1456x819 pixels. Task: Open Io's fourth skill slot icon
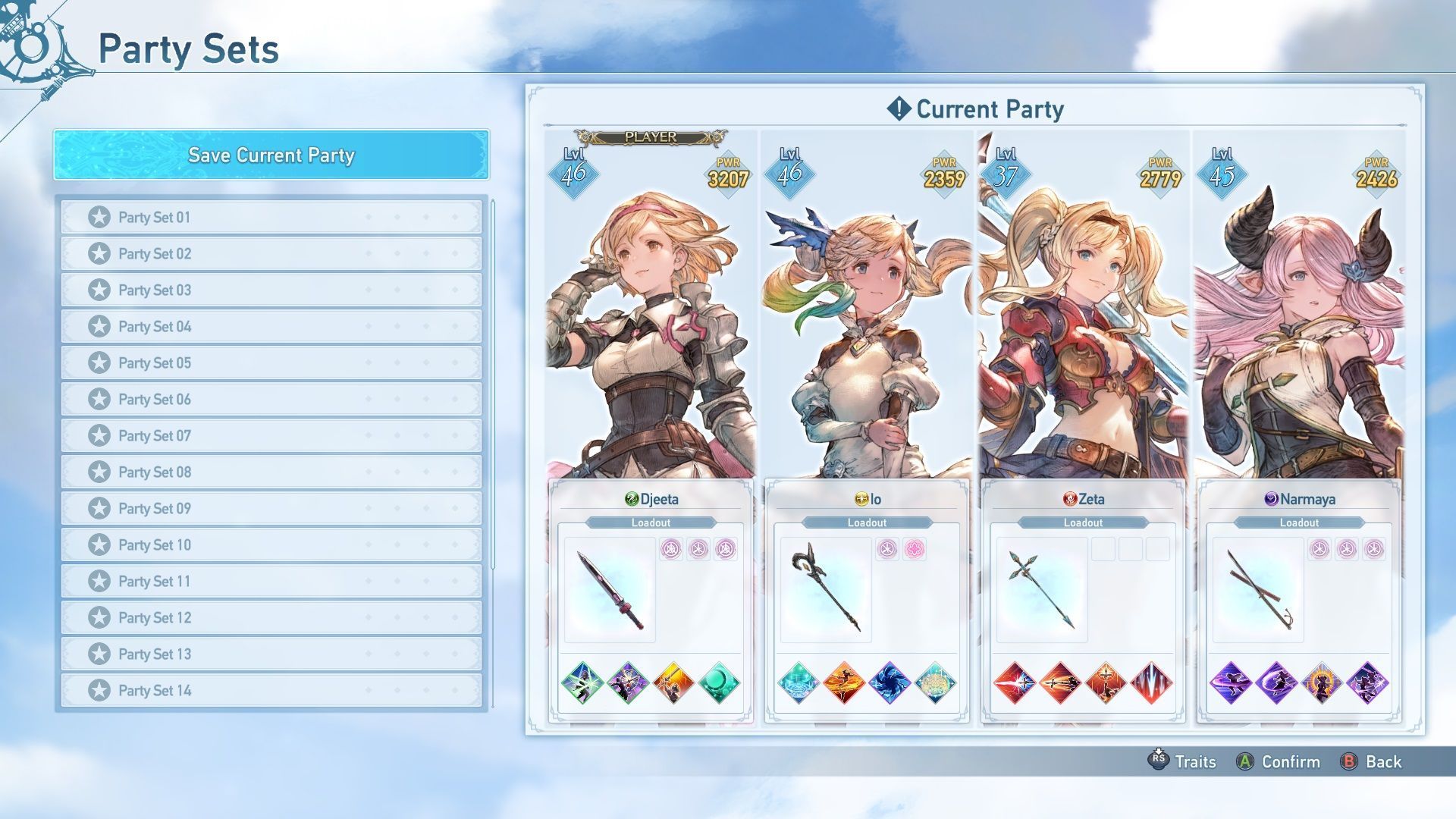[x=937, y=682]
